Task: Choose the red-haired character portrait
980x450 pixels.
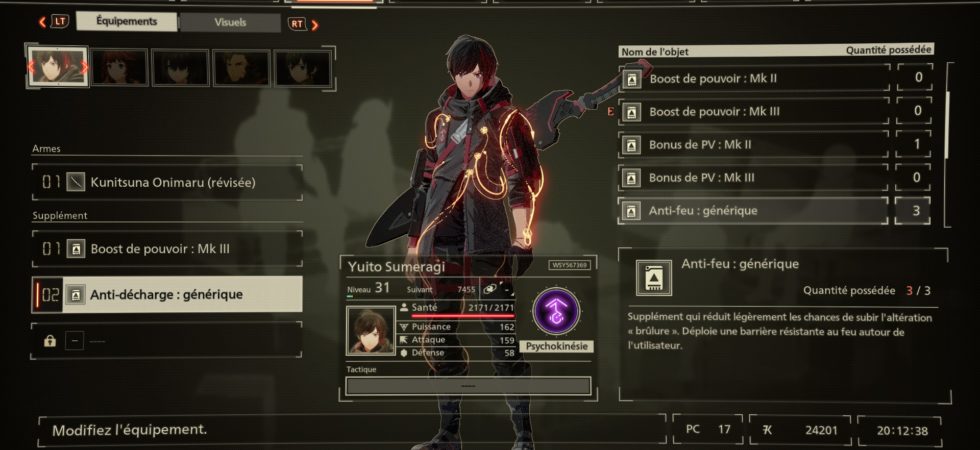Action: (x=119, y=68)
